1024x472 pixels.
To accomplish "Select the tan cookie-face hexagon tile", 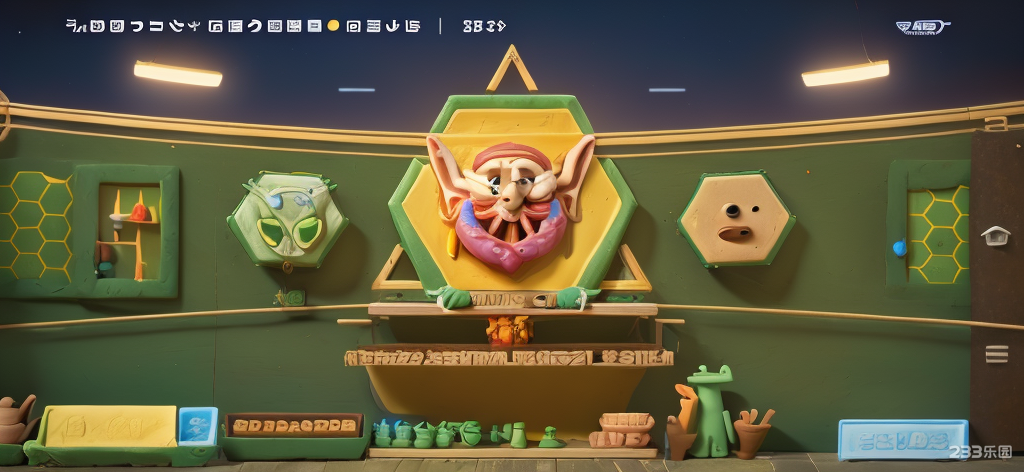I will (x=737, y=219).
